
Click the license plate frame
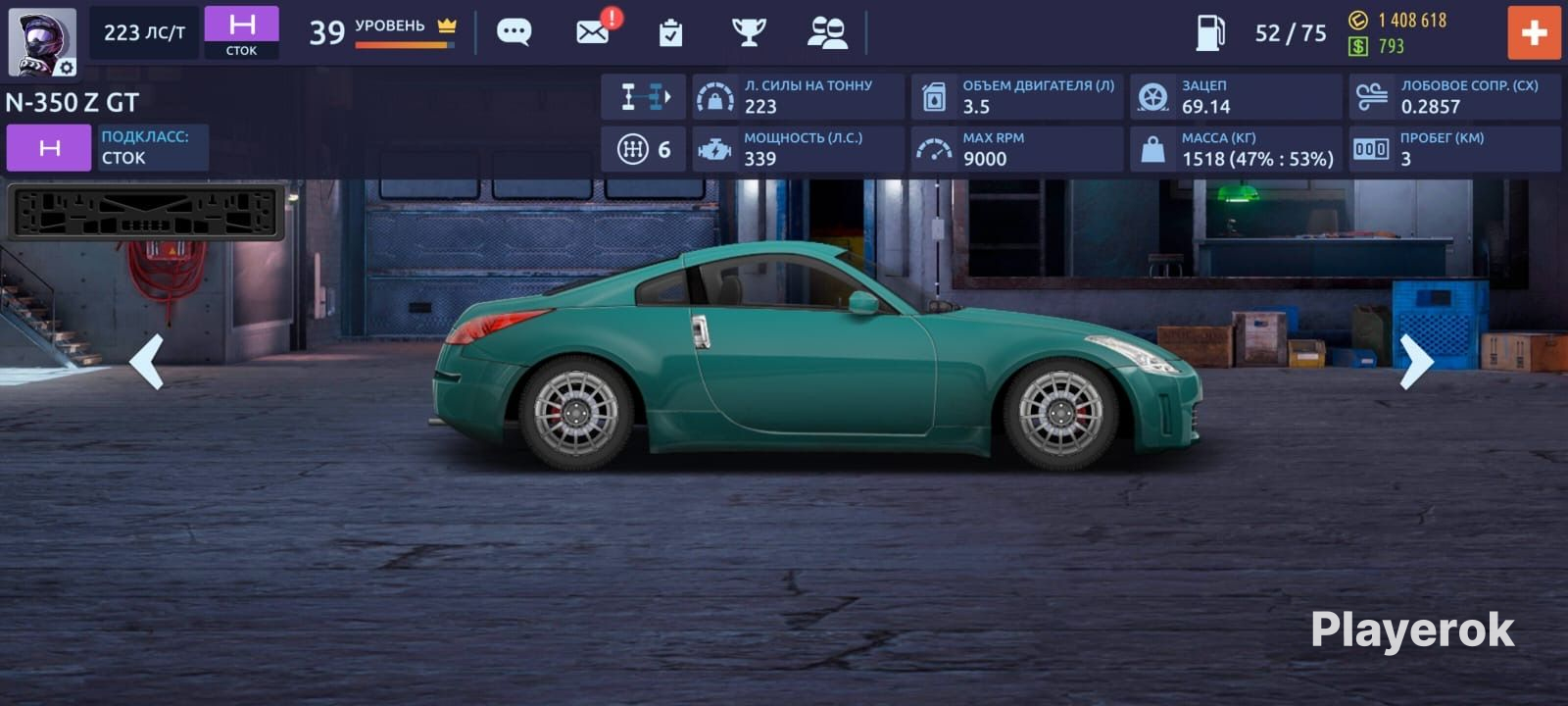coord(146,212)
